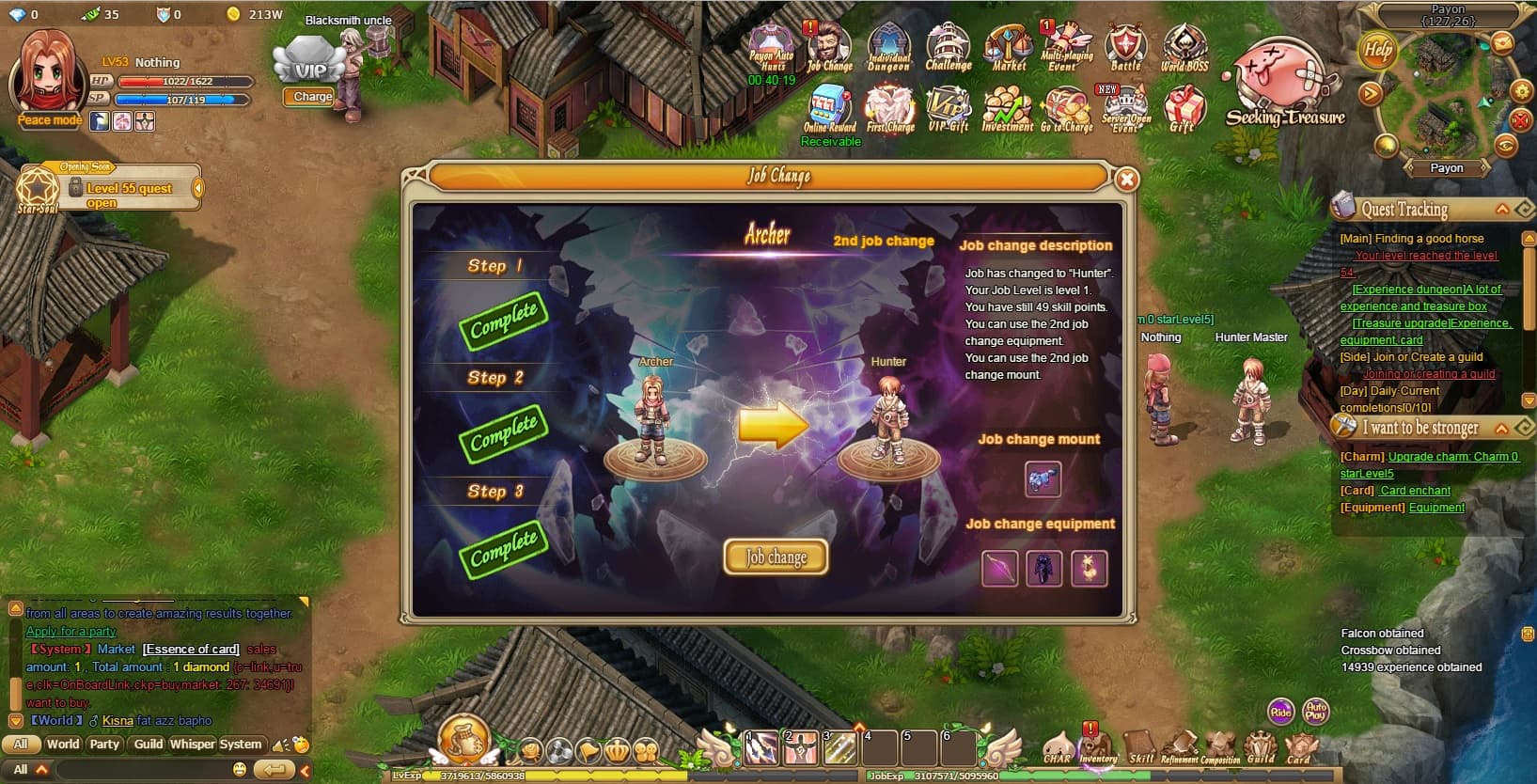Select the Individual Dungeon icon
1537x784 pixels.
[x=888, y=42]
